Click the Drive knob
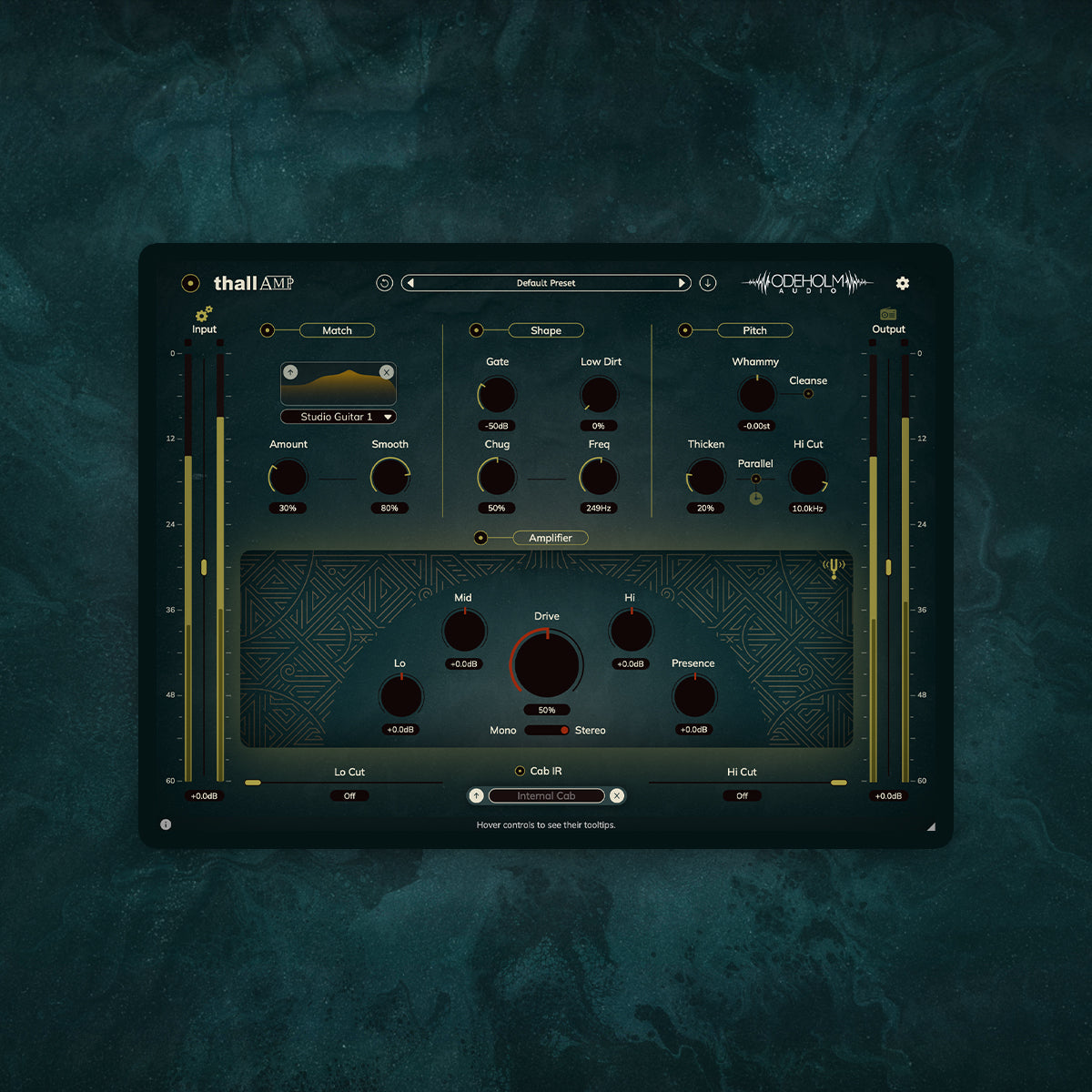Image resolution: width=1092 pixels, height=1092 pixels. (547, 663)
